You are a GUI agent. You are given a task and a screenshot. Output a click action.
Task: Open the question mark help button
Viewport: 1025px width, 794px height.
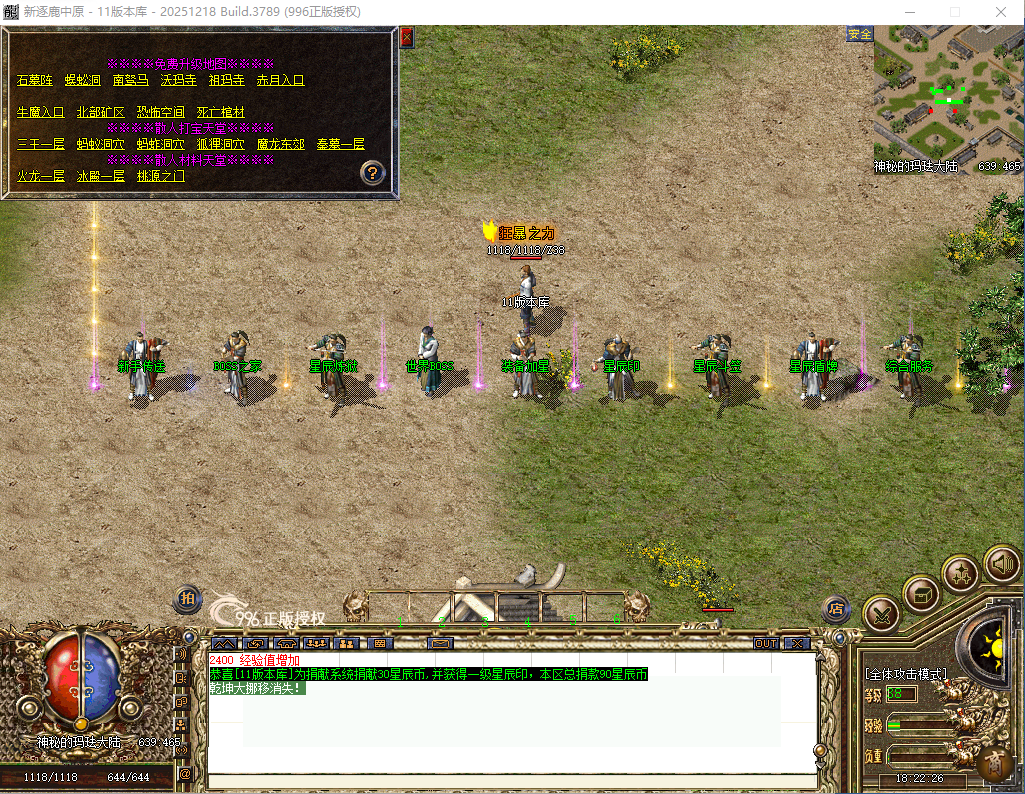click(373, 172)
